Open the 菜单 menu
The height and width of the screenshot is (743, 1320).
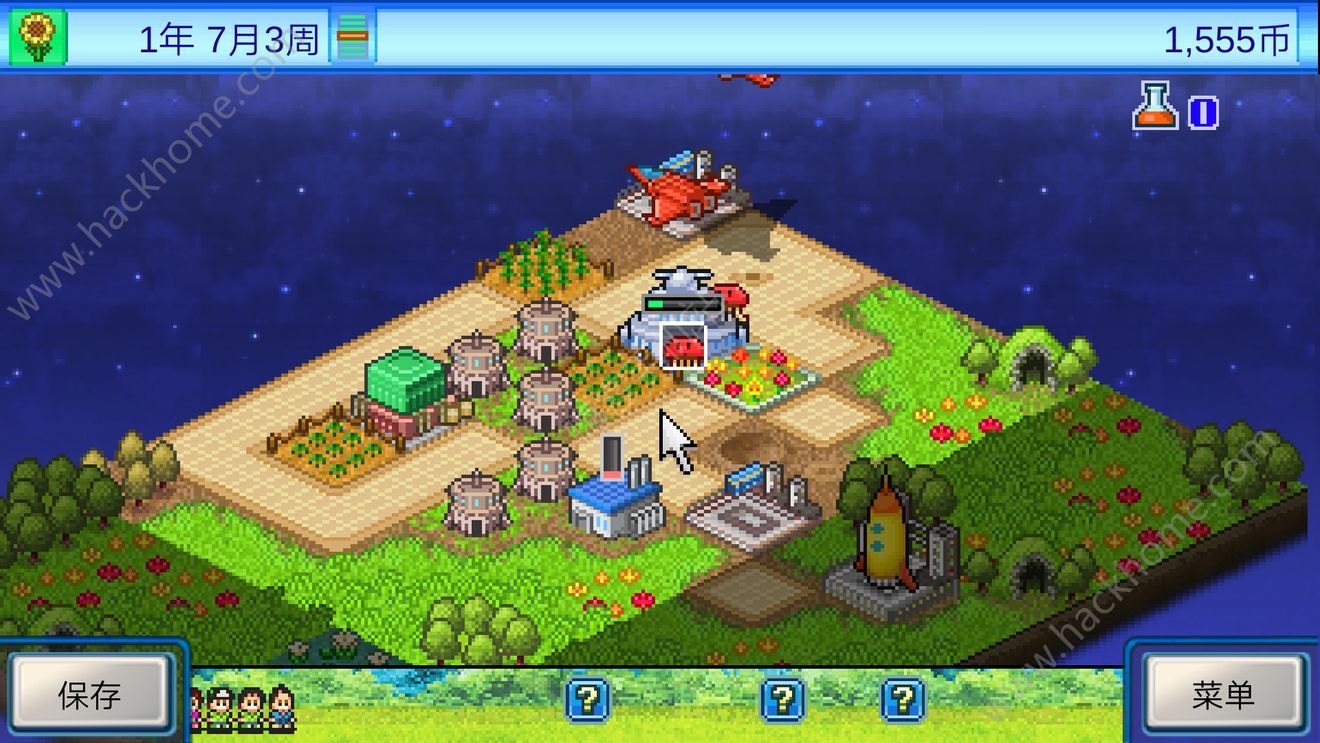(x=1223, y=695)
